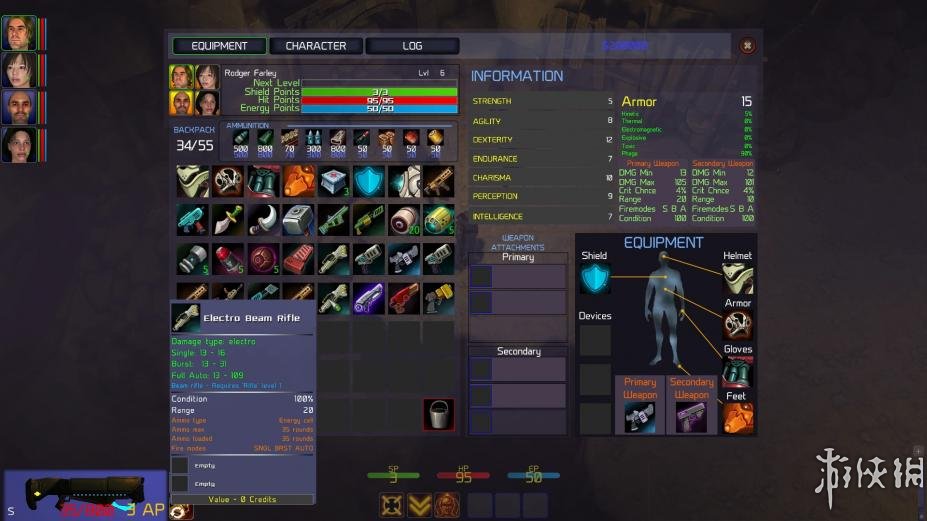Close the inventory window

click(747, 45)
